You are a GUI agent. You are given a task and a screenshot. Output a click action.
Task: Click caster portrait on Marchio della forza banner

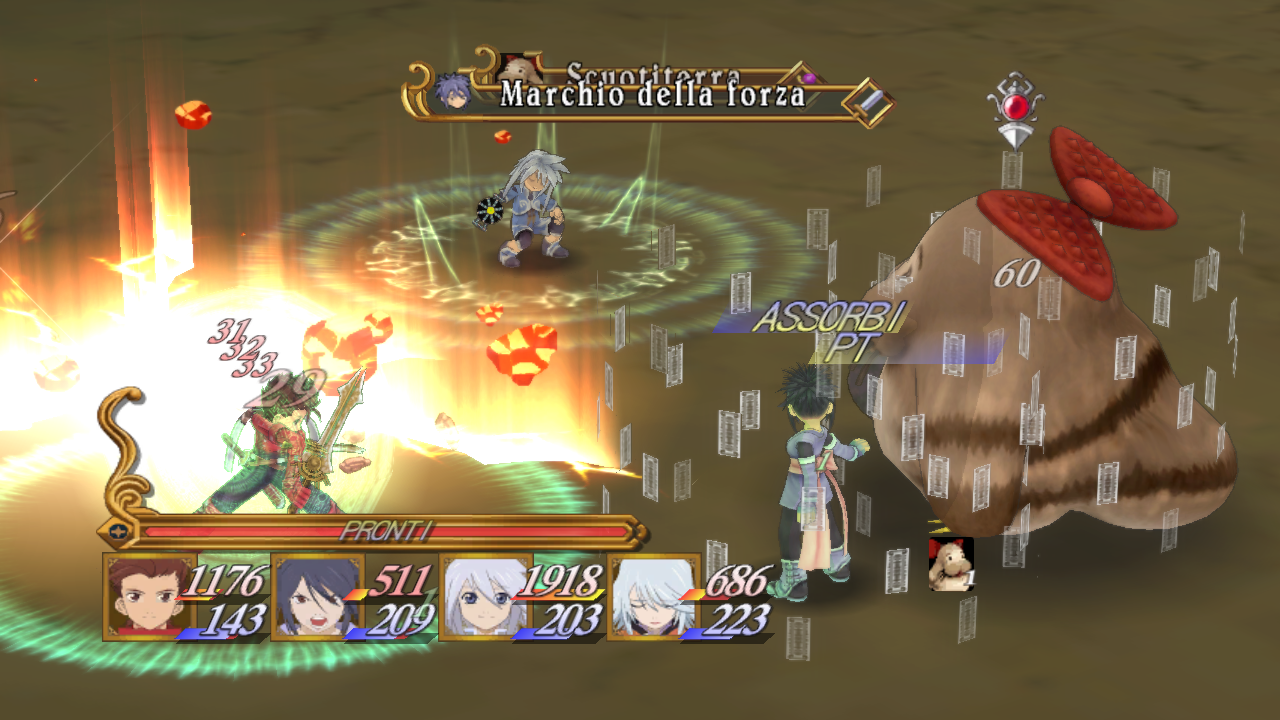pyautogui.click(x=453, y=92)
